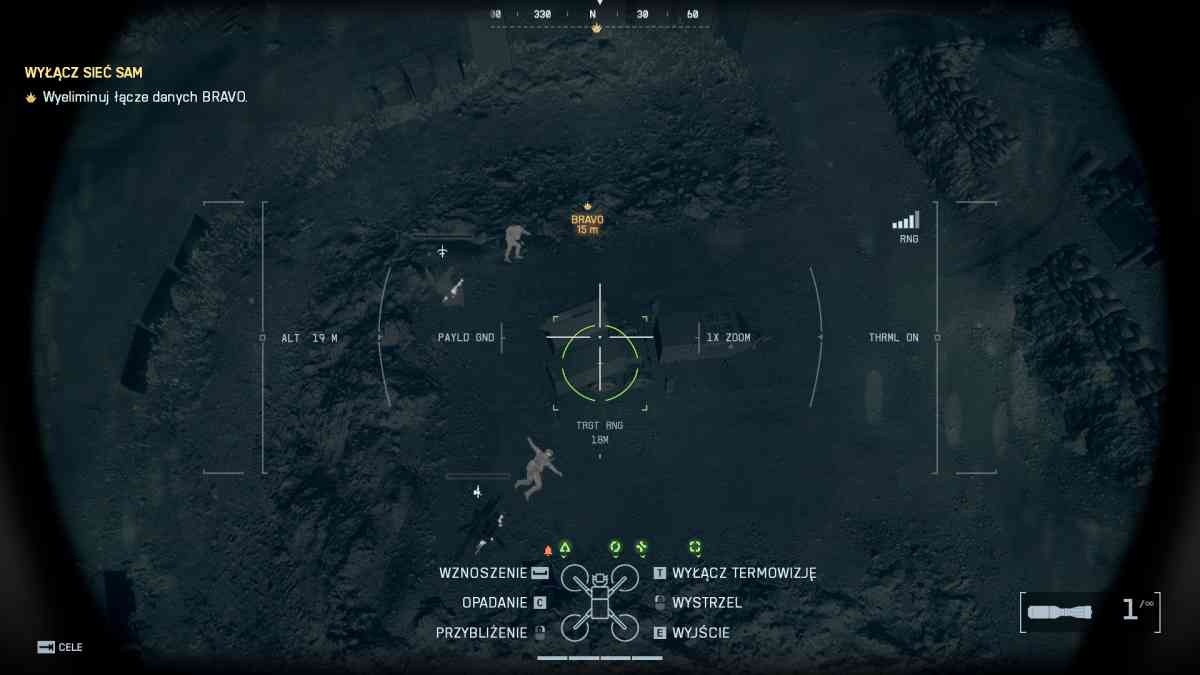Exit drone via the WYJŚCIE label

coord(701,633)
